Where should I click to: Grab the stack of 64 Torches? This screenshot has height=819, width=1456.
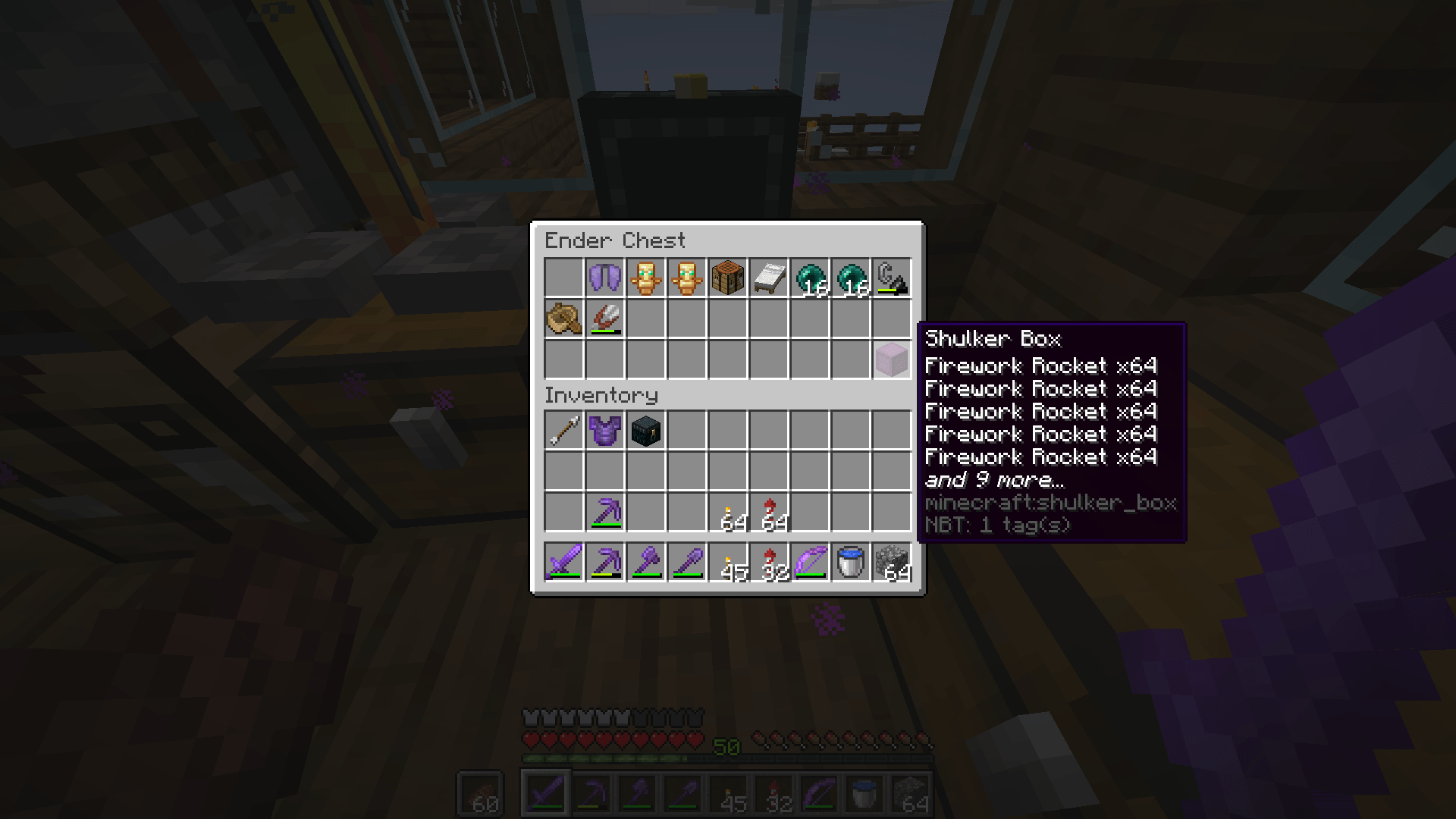(727, 512)
